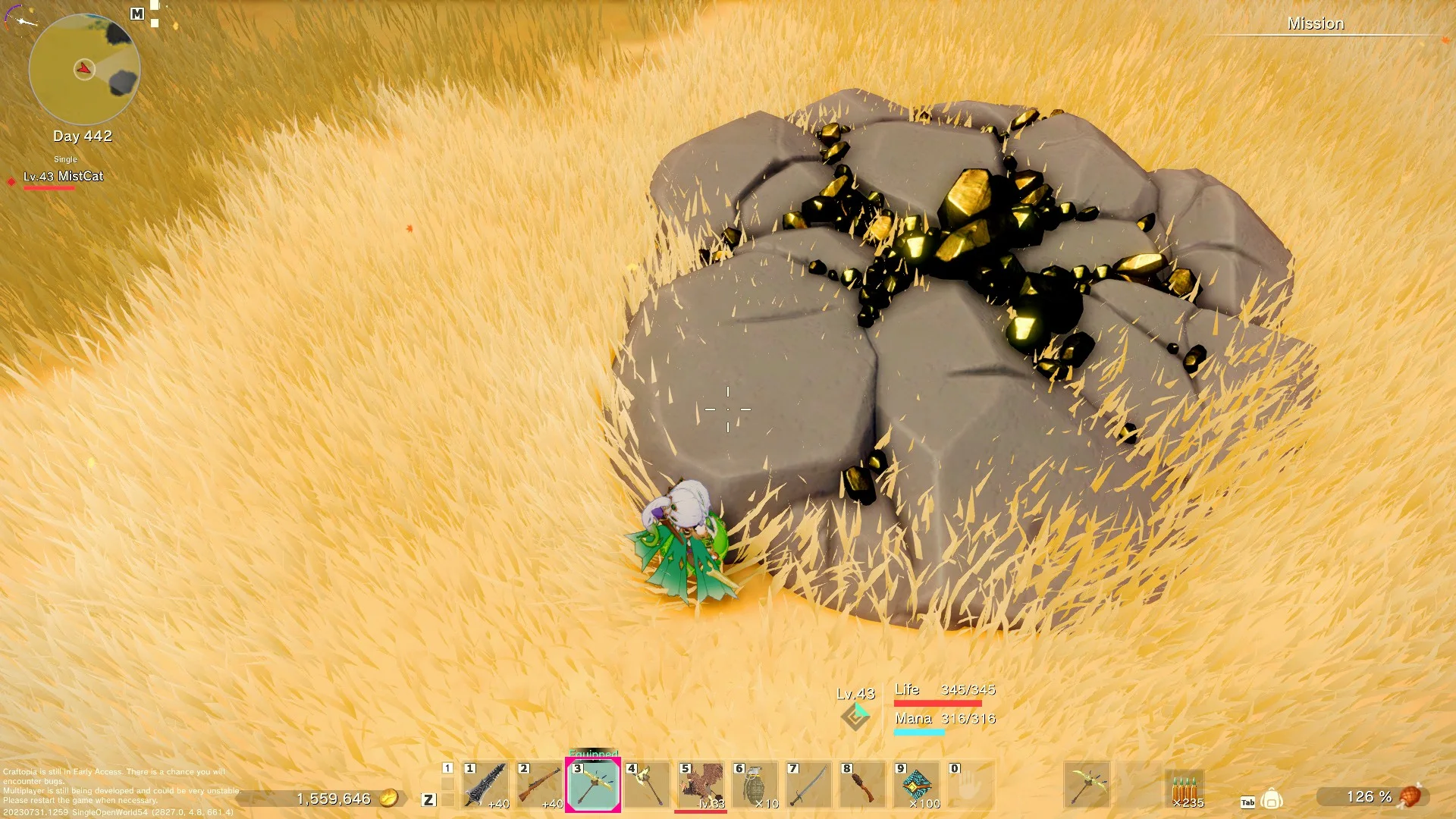Select the axe in hotbar slot 4
1456x819 pixels.
[x=648, y=785]
